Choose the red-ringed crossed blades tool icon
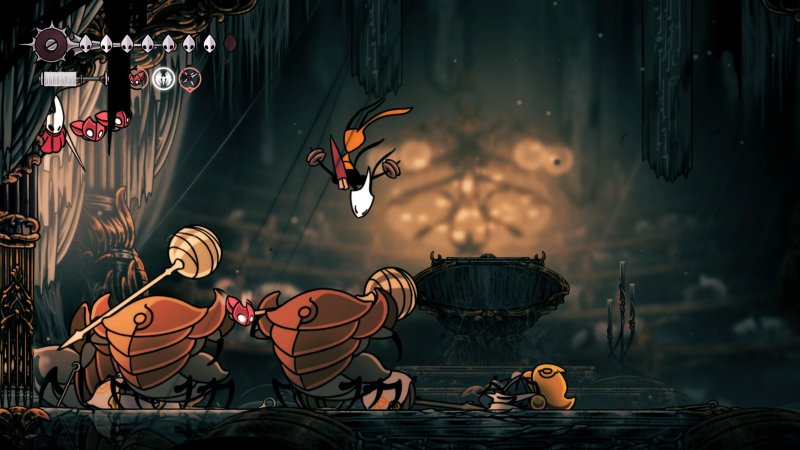This screenshot has width=800, height=450. tap(189, 78)
